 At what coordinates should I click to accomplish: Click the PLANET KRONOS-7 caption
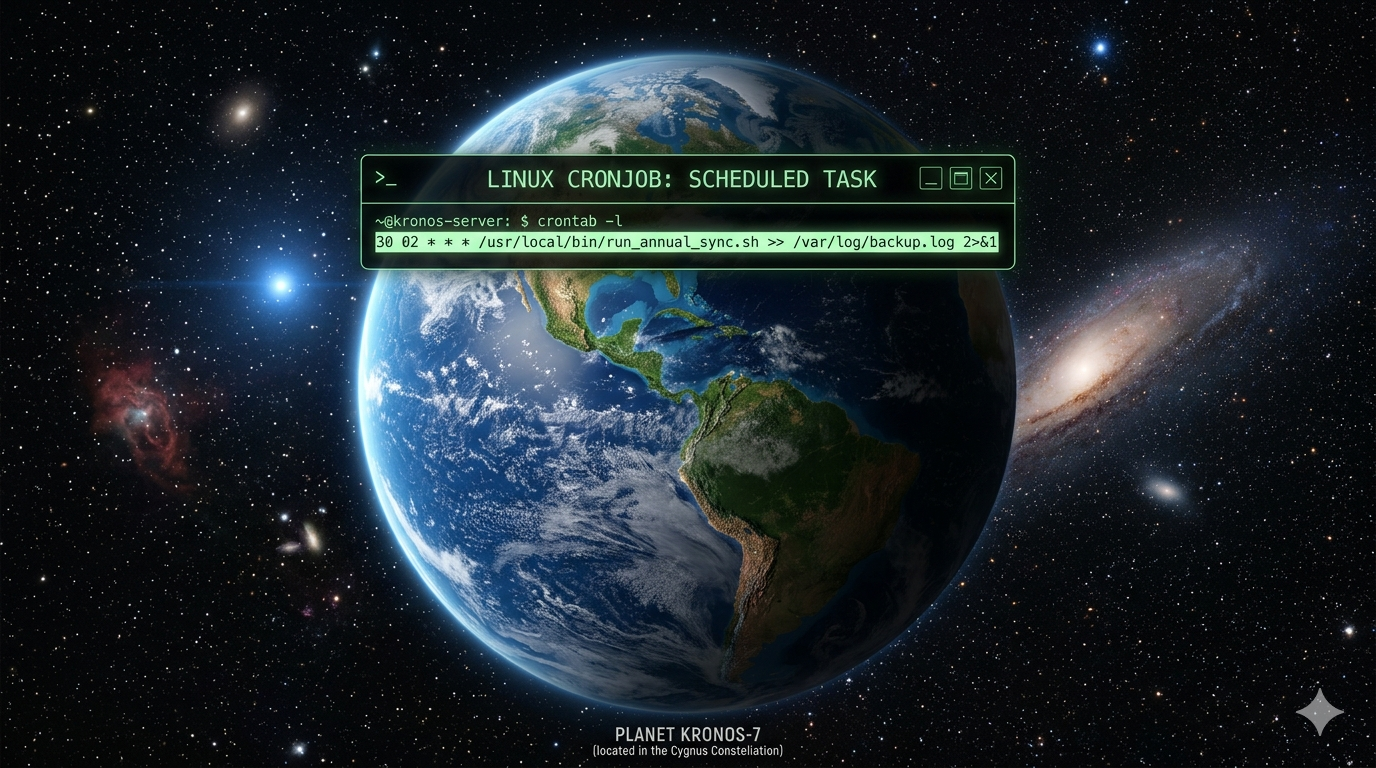tap(687, 733)
